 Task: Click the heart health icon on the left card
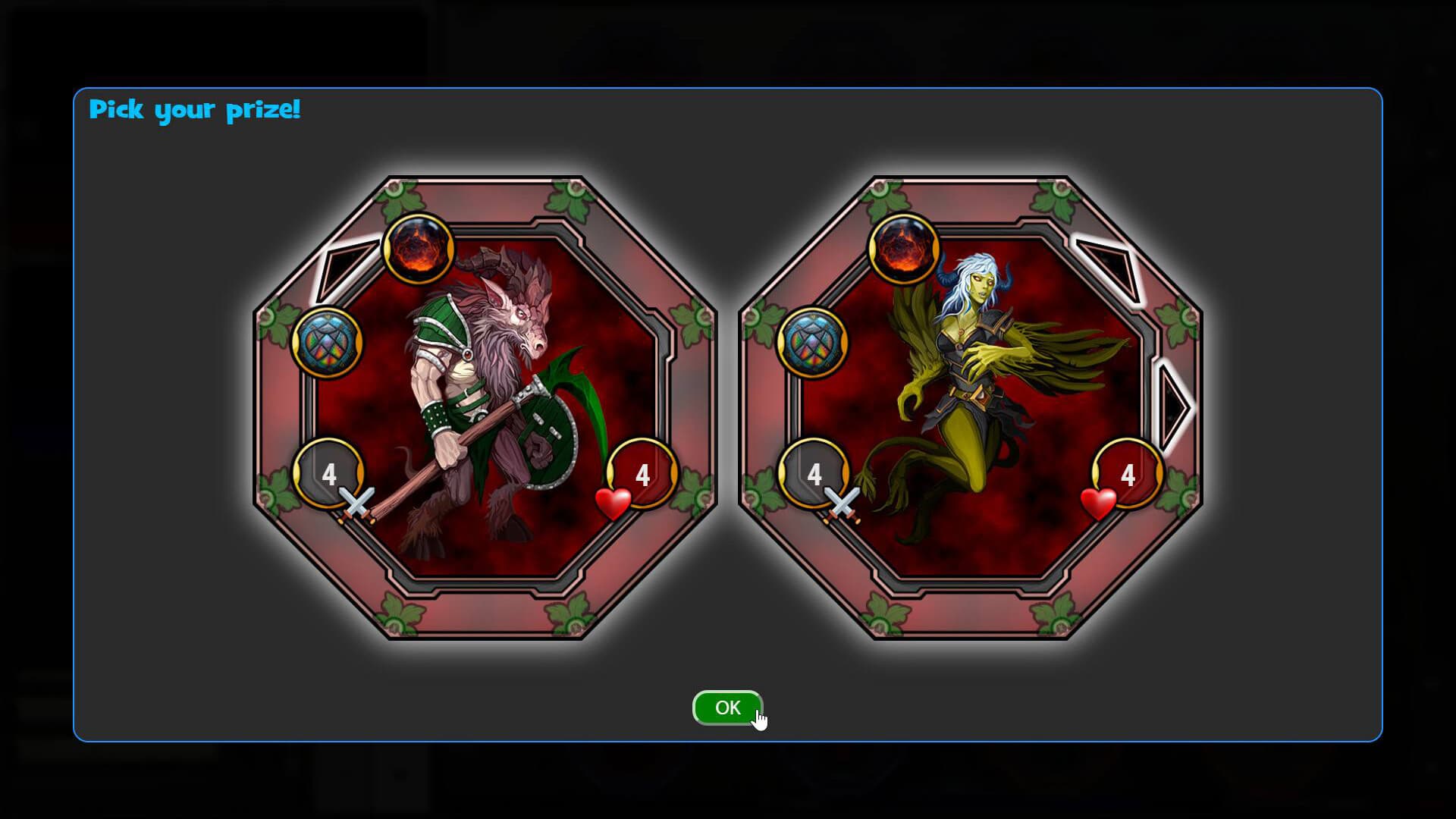point(613,504)
